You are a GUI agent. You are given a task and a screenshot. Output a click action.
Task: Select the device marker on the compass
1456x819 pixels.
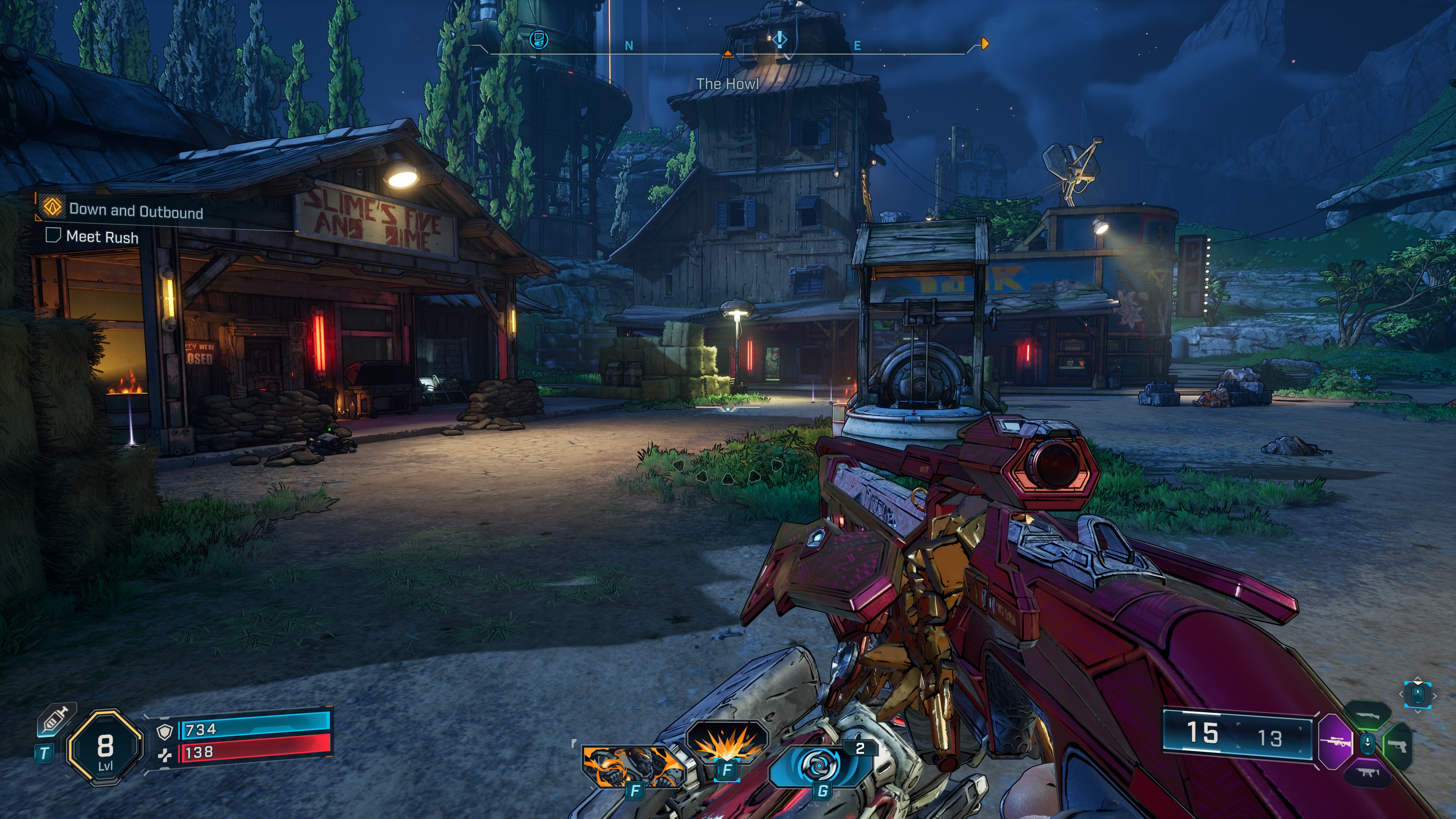[539, 39]
